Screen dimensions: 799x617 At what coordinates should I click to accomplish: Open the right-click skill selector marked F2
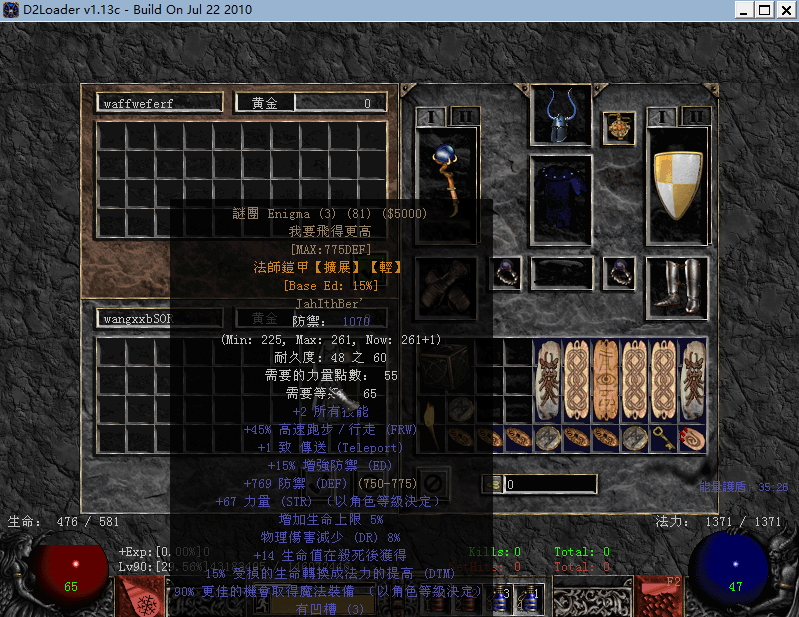(658, 595)
